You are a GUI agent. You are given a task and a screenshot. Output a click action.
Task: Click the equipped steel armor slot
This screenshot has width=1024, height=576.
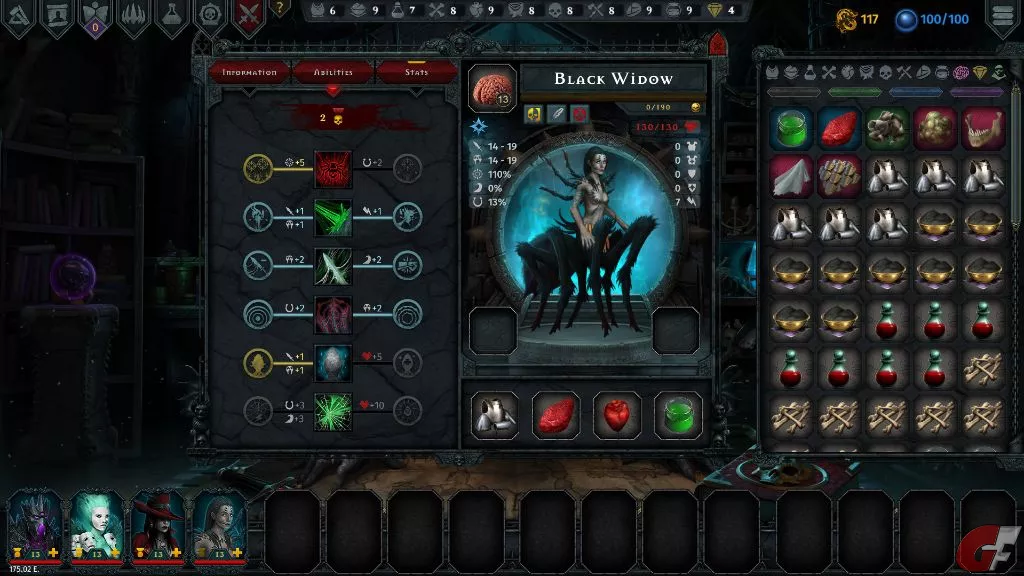click(x=495, y=414)
